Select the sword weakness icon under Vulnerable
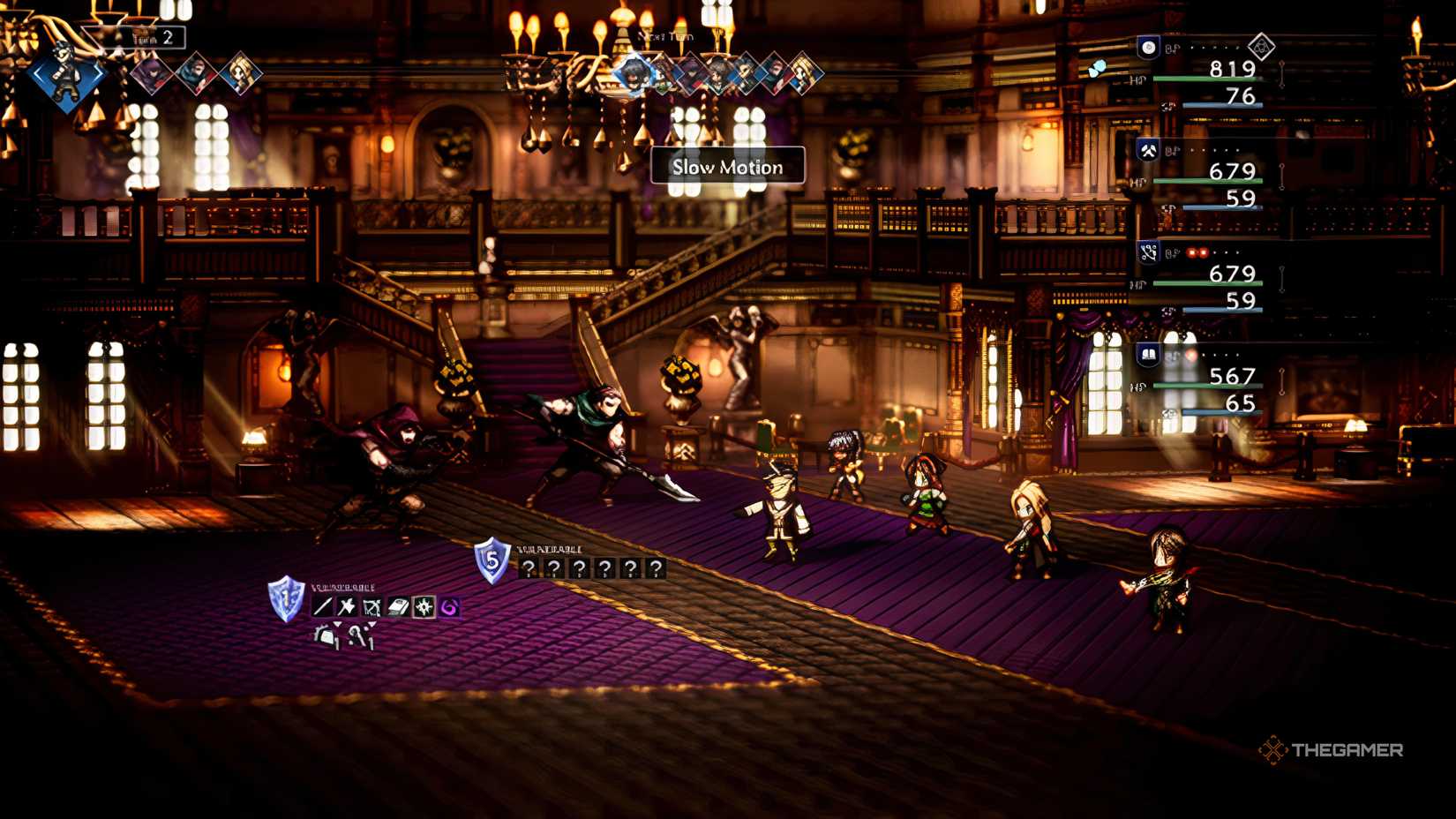 coord(324,606)
